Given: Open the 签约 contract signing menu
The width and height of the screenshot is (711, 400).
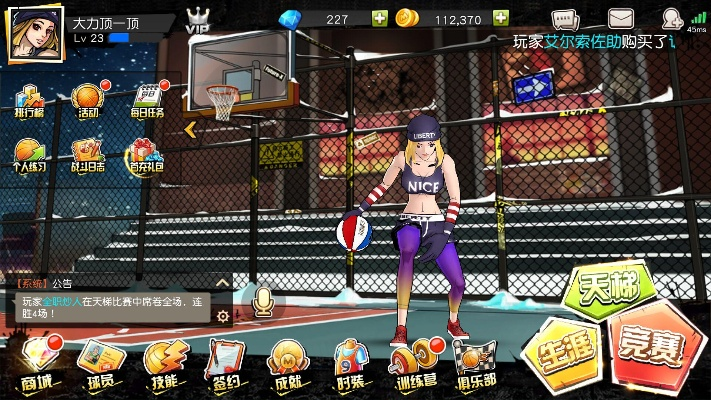Looking at the screenshot, I should (x=227, y=363).
